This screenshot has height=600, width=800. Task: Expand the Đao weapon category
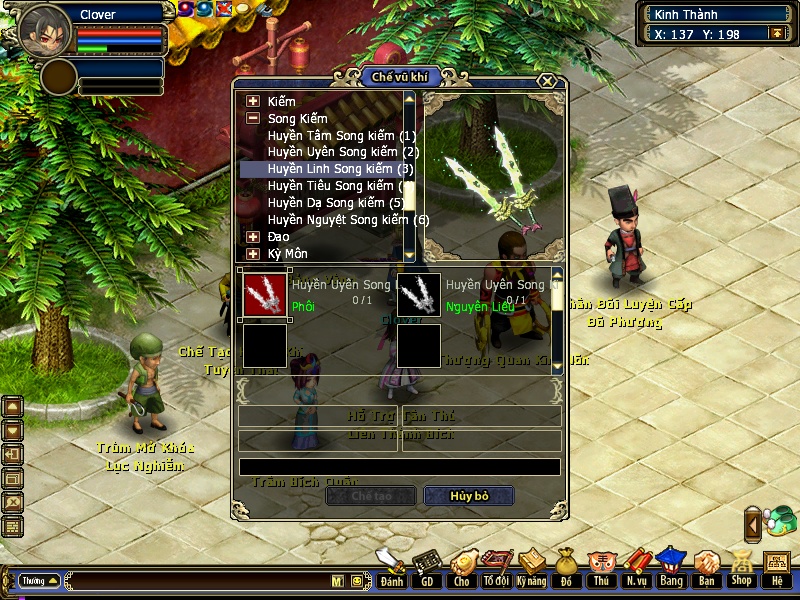(x=253, y=237)
